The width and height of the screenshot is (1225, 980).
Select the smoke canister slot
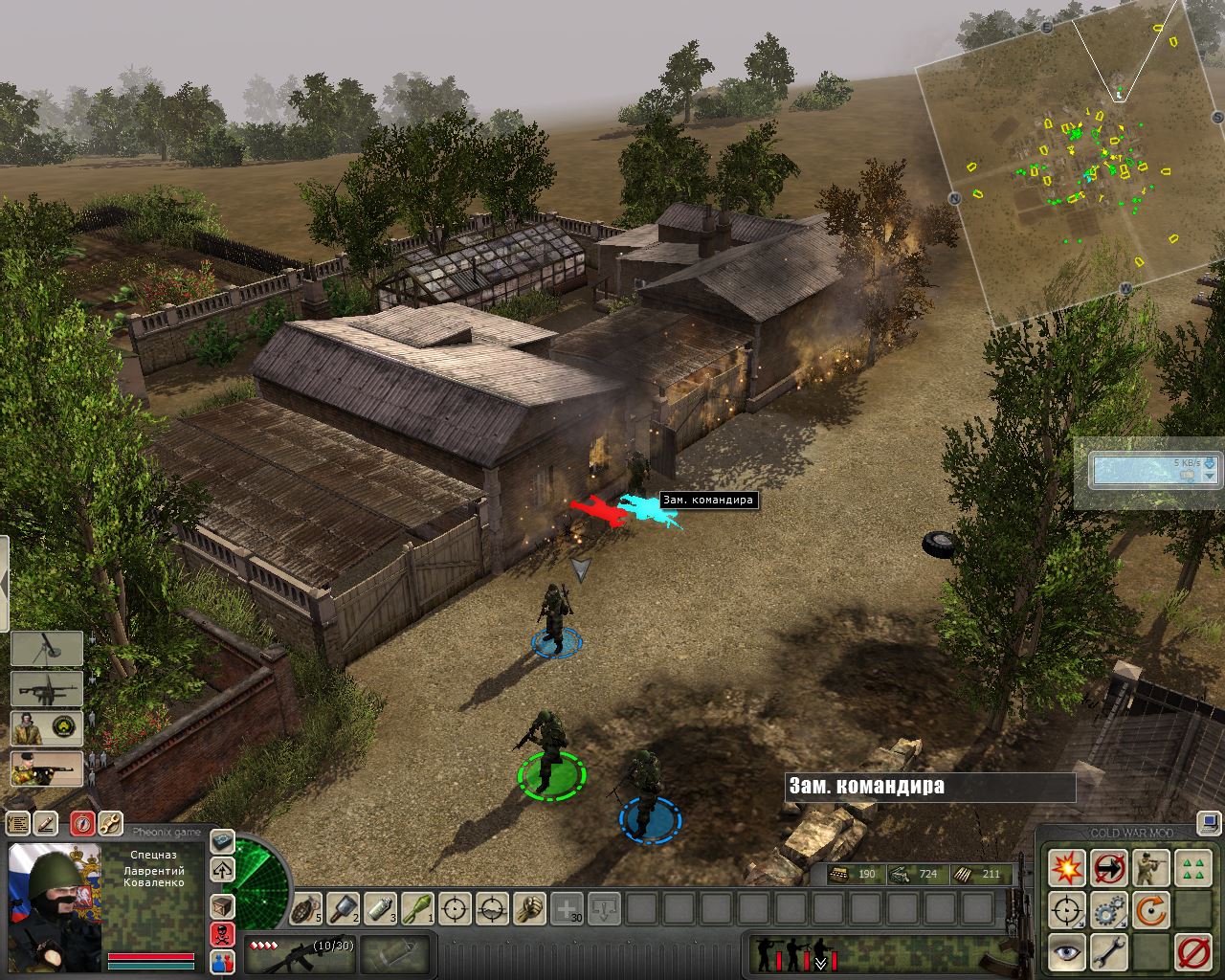(381, 907)
